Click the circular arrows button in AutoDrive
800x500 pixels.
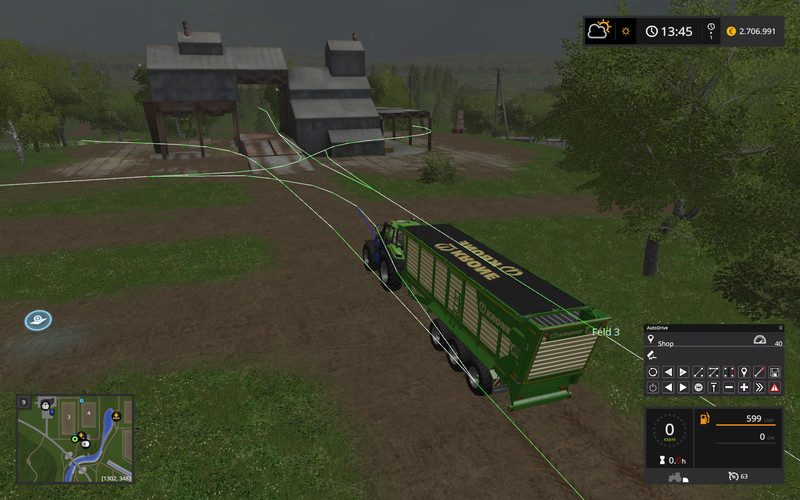pyautogui.click(x=653, y=372)
